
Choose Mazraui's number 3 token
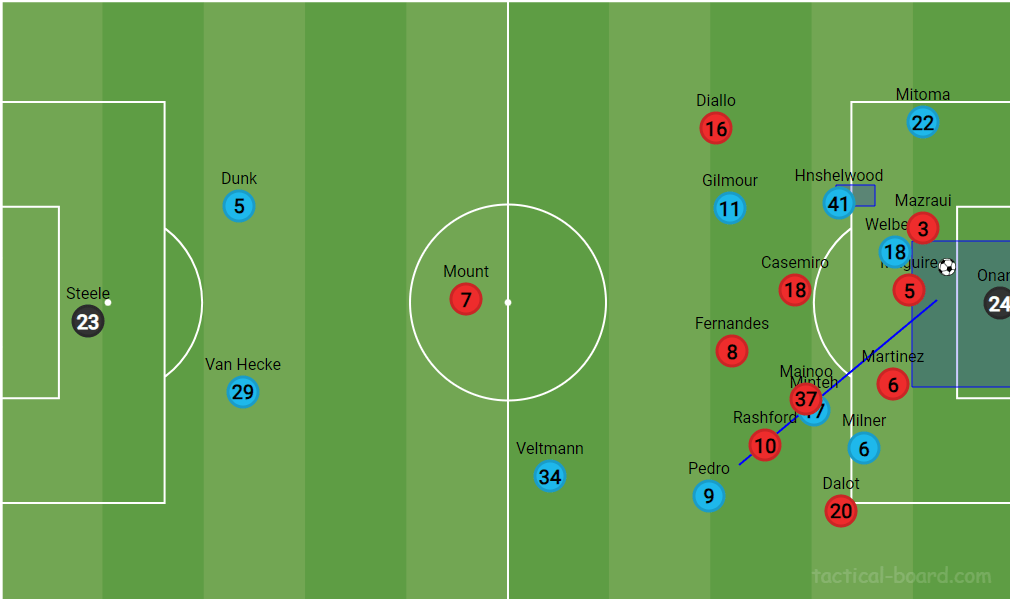[x=923, y=229]
